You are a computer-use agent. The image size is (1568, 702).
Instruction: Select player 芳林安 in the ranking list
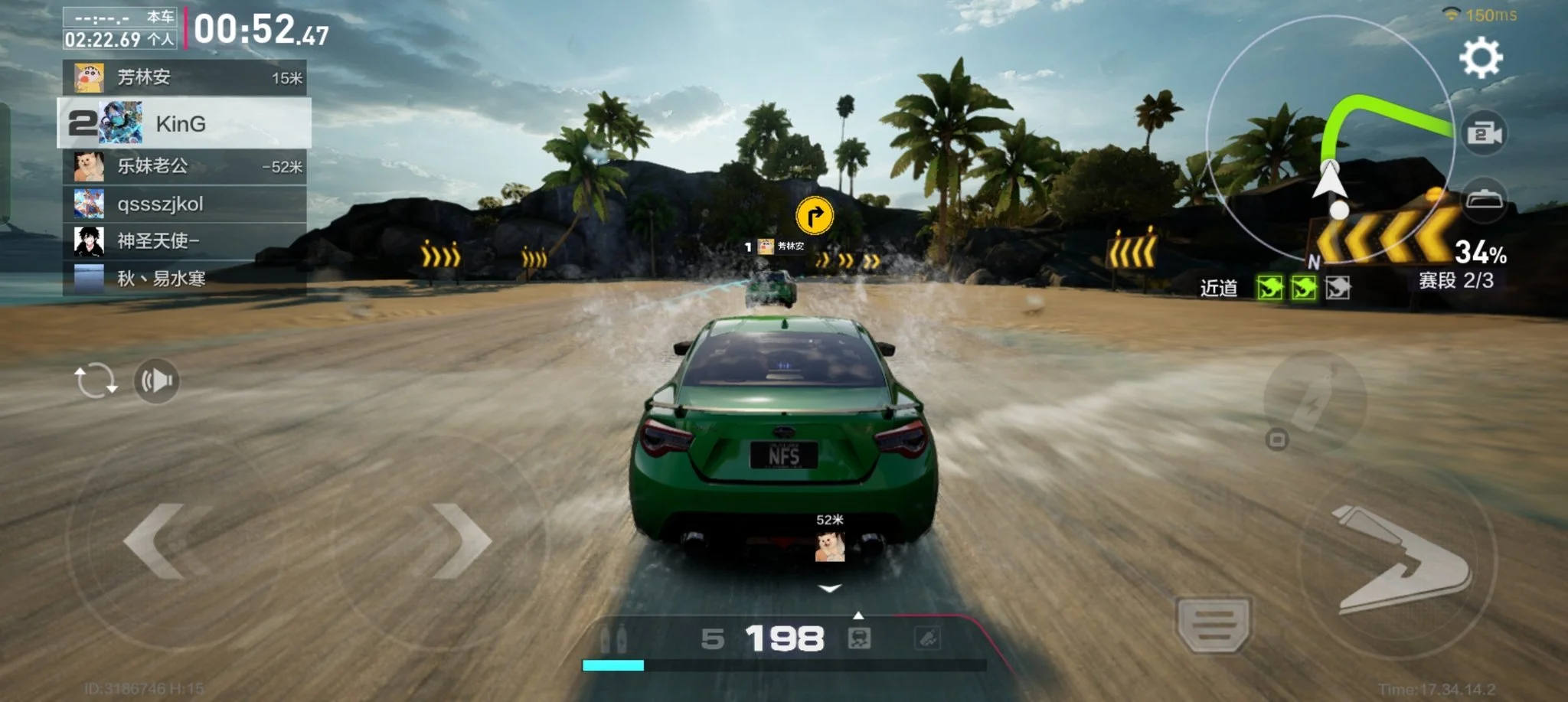click(185, 77)
